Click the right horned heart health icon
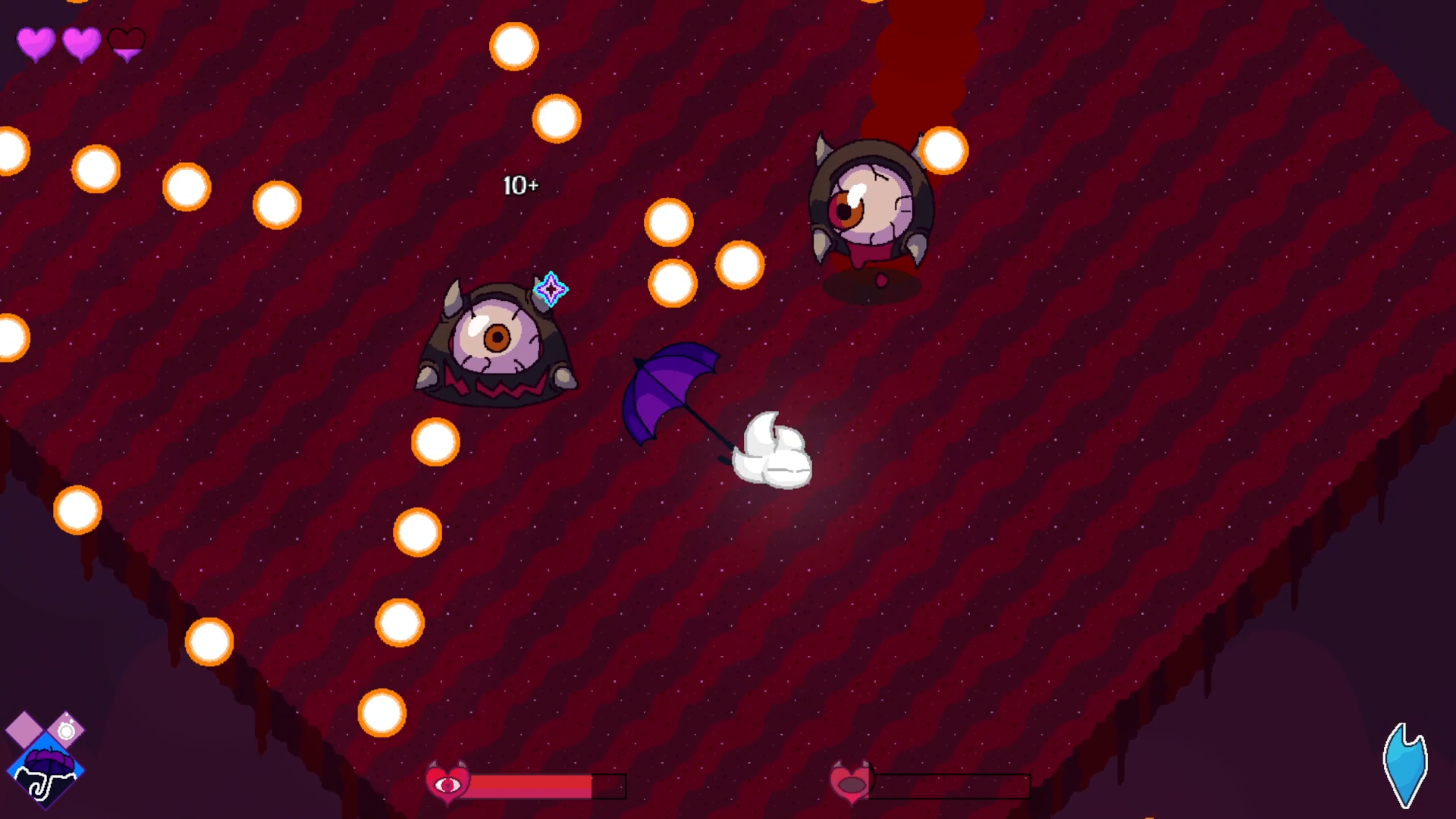The height and width of the screenshot is (819, 1456). tap(852, 781)
